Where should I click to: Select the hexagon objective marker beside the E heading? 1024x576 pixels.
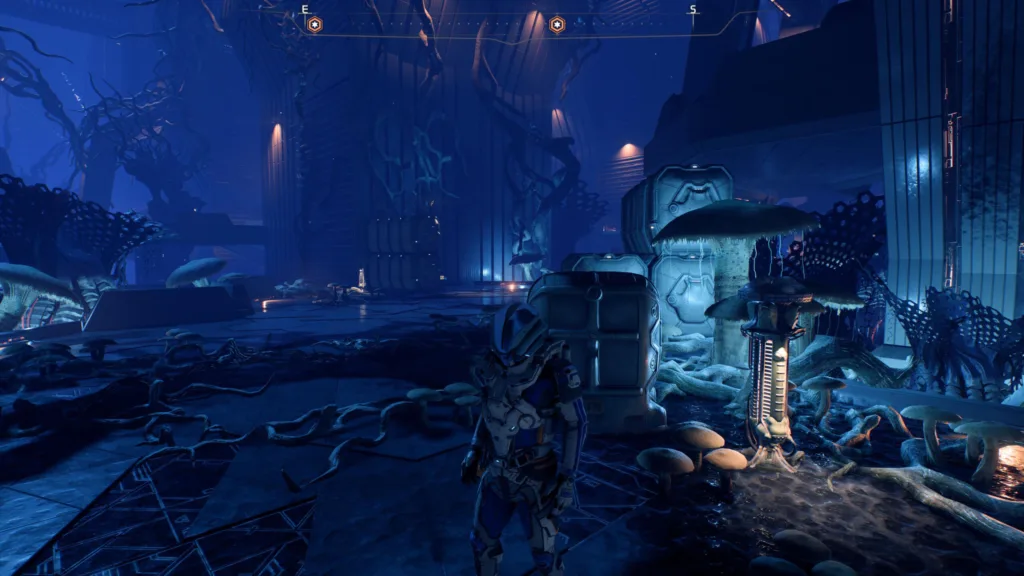[314, 25]
